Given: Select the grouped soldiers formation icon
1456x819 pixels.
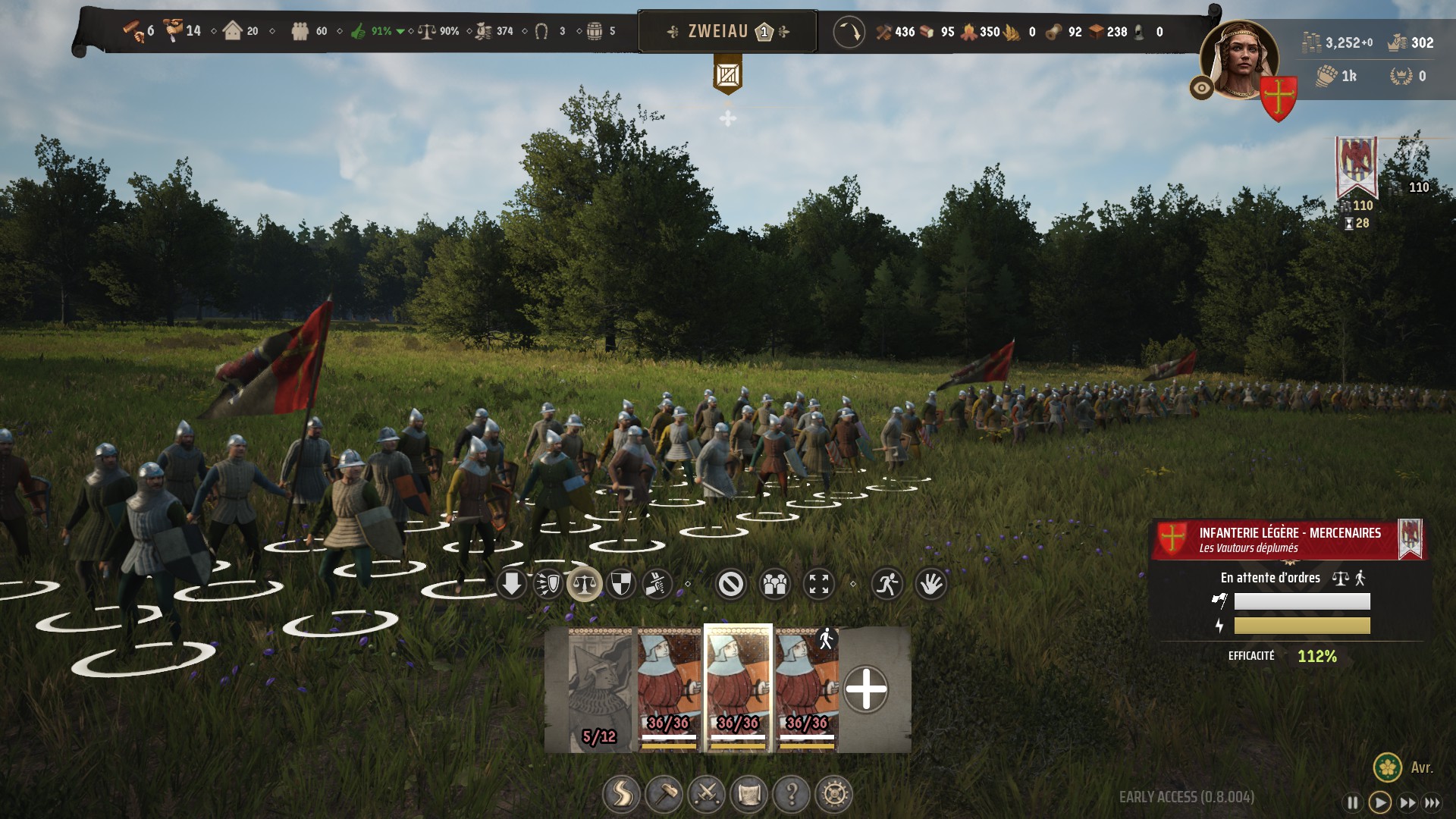Looking at the screenshot, I should click(x=775, y=584).
